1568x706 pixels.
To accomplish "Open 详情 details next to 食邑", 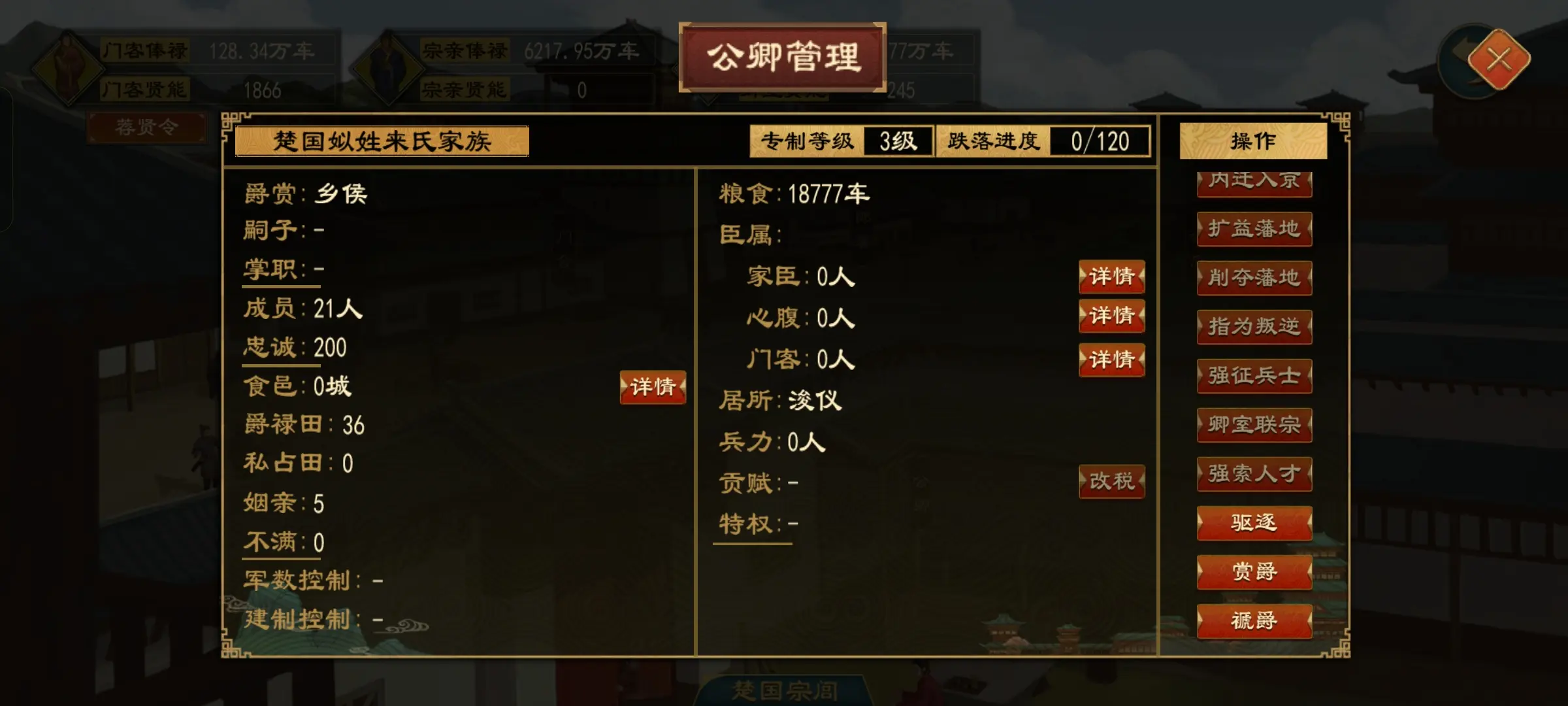I will (652, 388).
